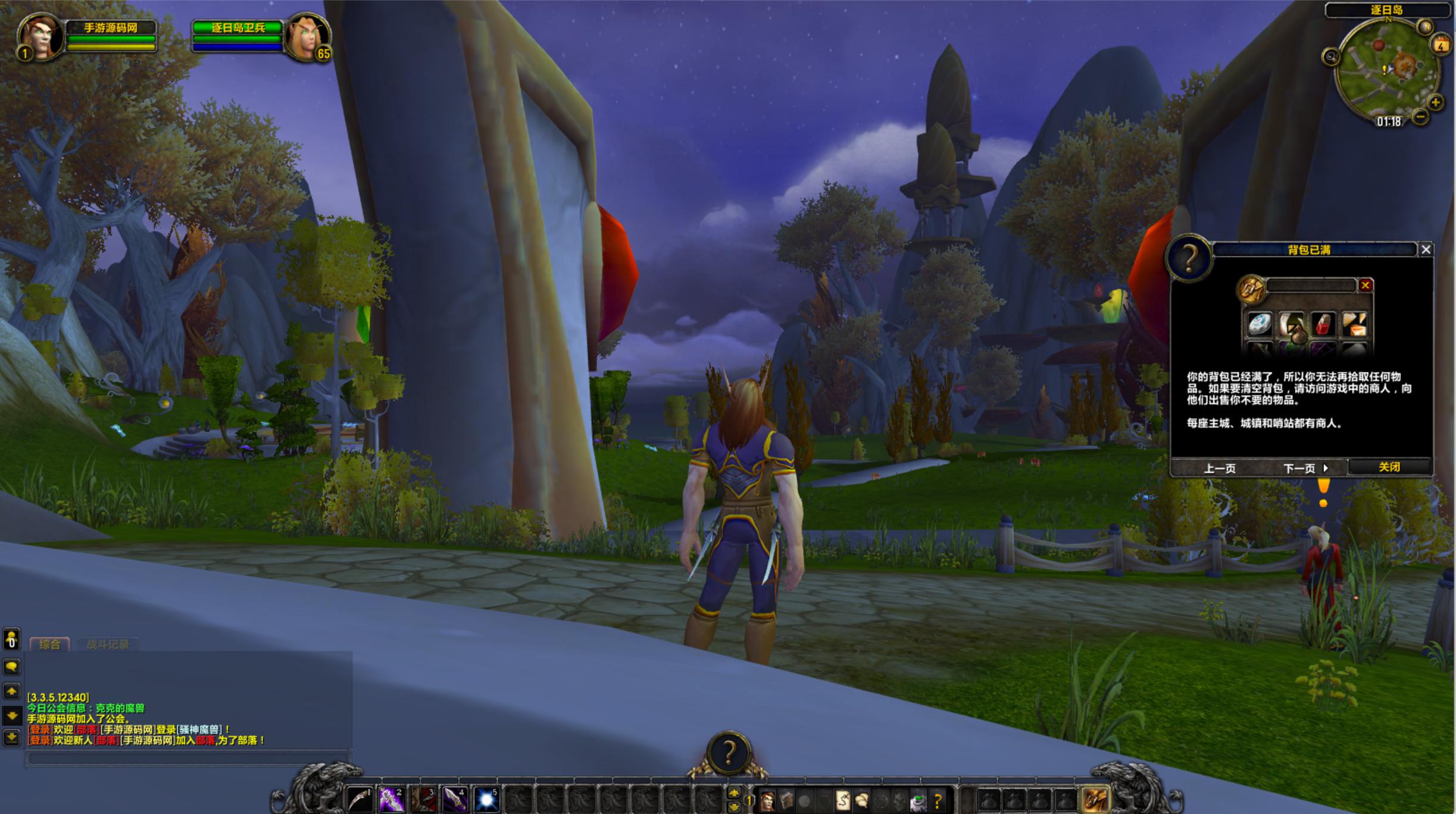The image size is (1456, 814).
Task: Open the character portrait micro-menu button
Action: [x=767, y=802]
